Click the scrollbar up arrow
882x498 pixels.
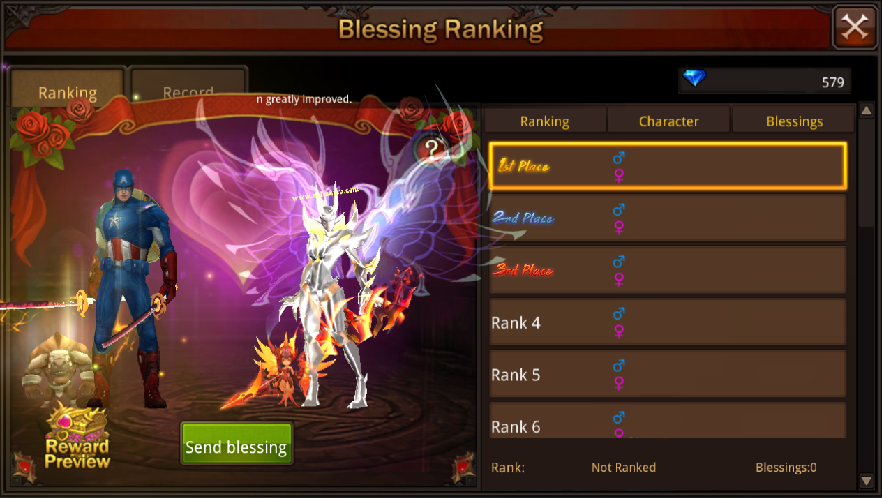pos(865,111)
